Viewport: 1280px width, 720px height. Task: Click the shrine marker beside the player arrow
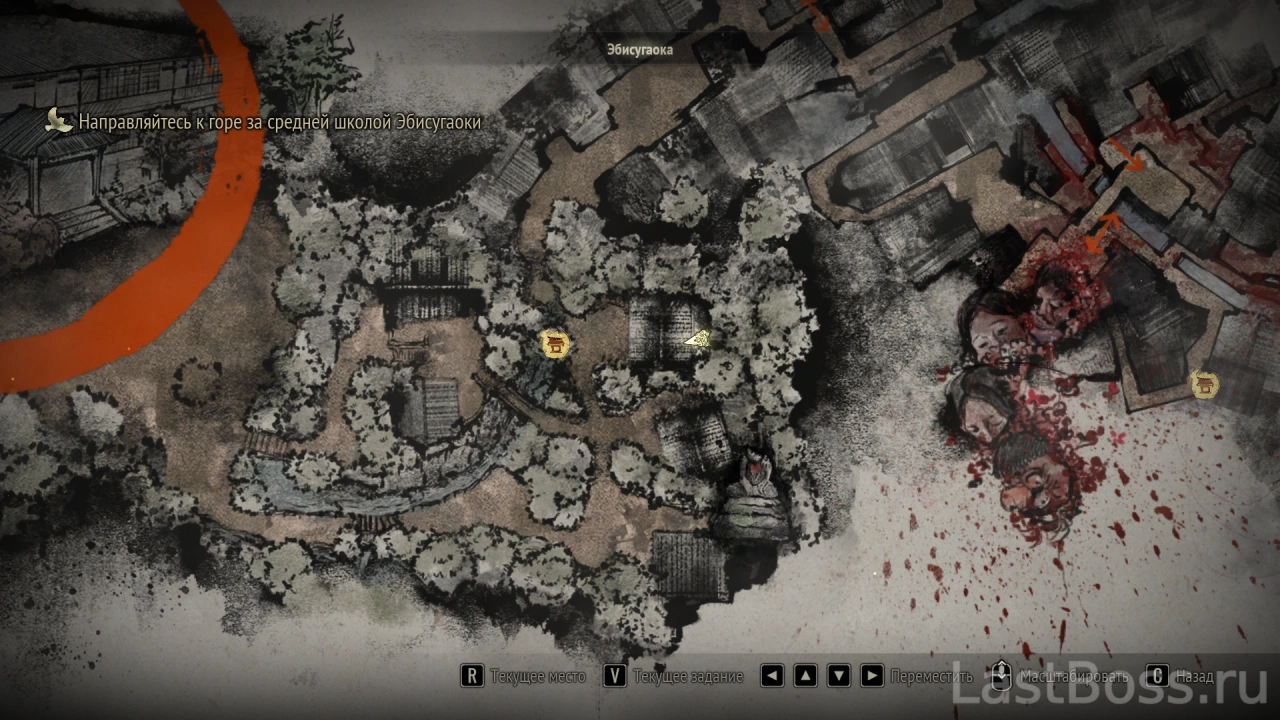(554, 345)
